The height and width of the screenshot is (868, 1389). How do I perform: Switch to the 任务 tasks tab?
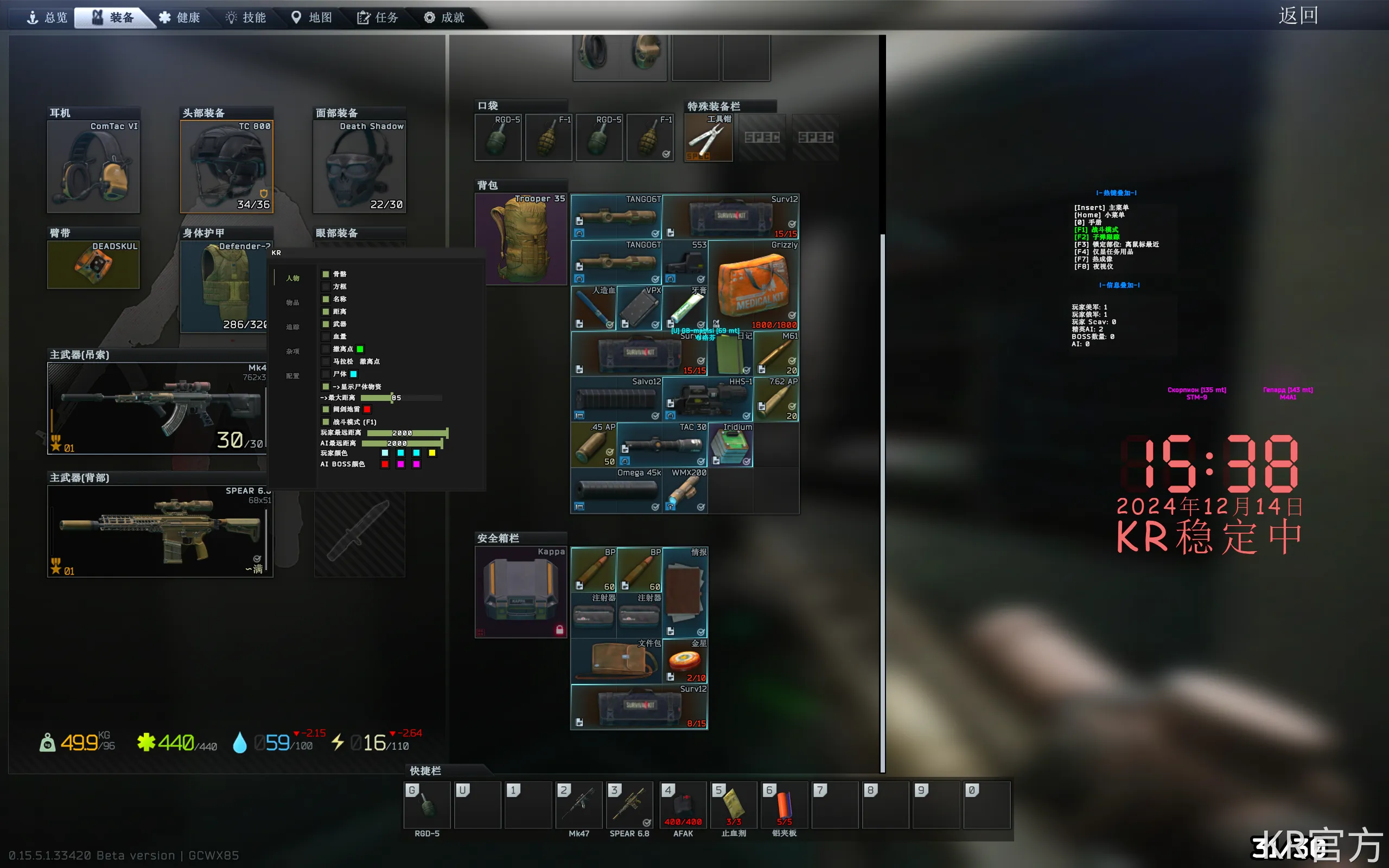(x=378, y=17)
